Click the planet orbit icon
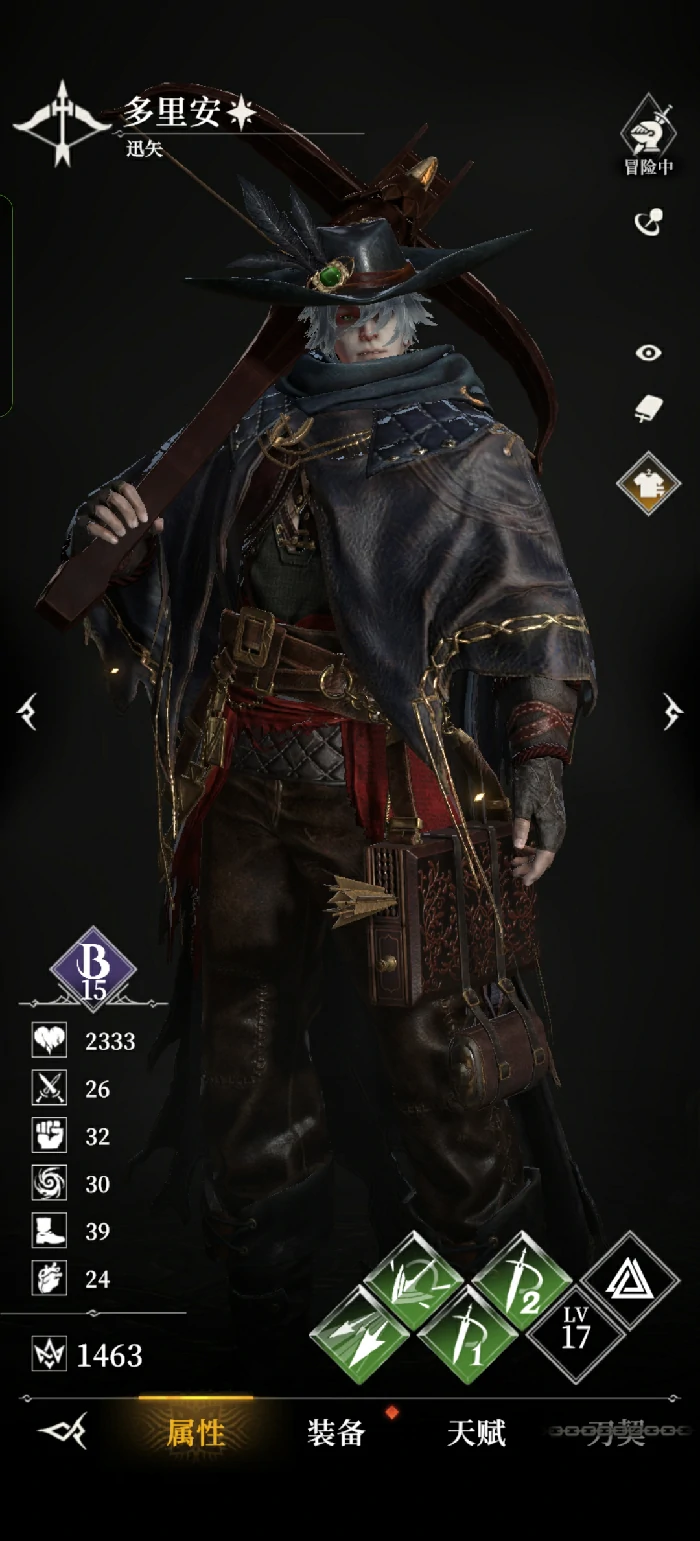 pos(649,222)
